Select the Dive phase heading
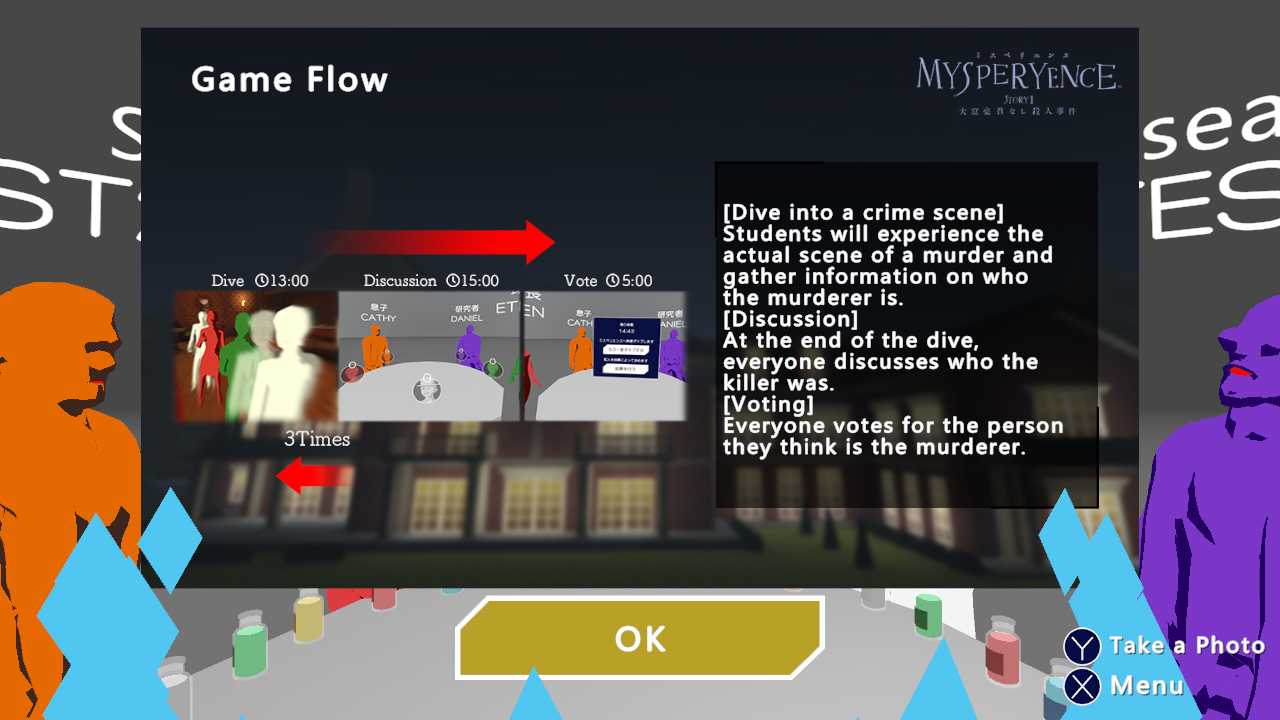Screen dimensions: 1280x720 pyautogui.click(x=227, y=281)
